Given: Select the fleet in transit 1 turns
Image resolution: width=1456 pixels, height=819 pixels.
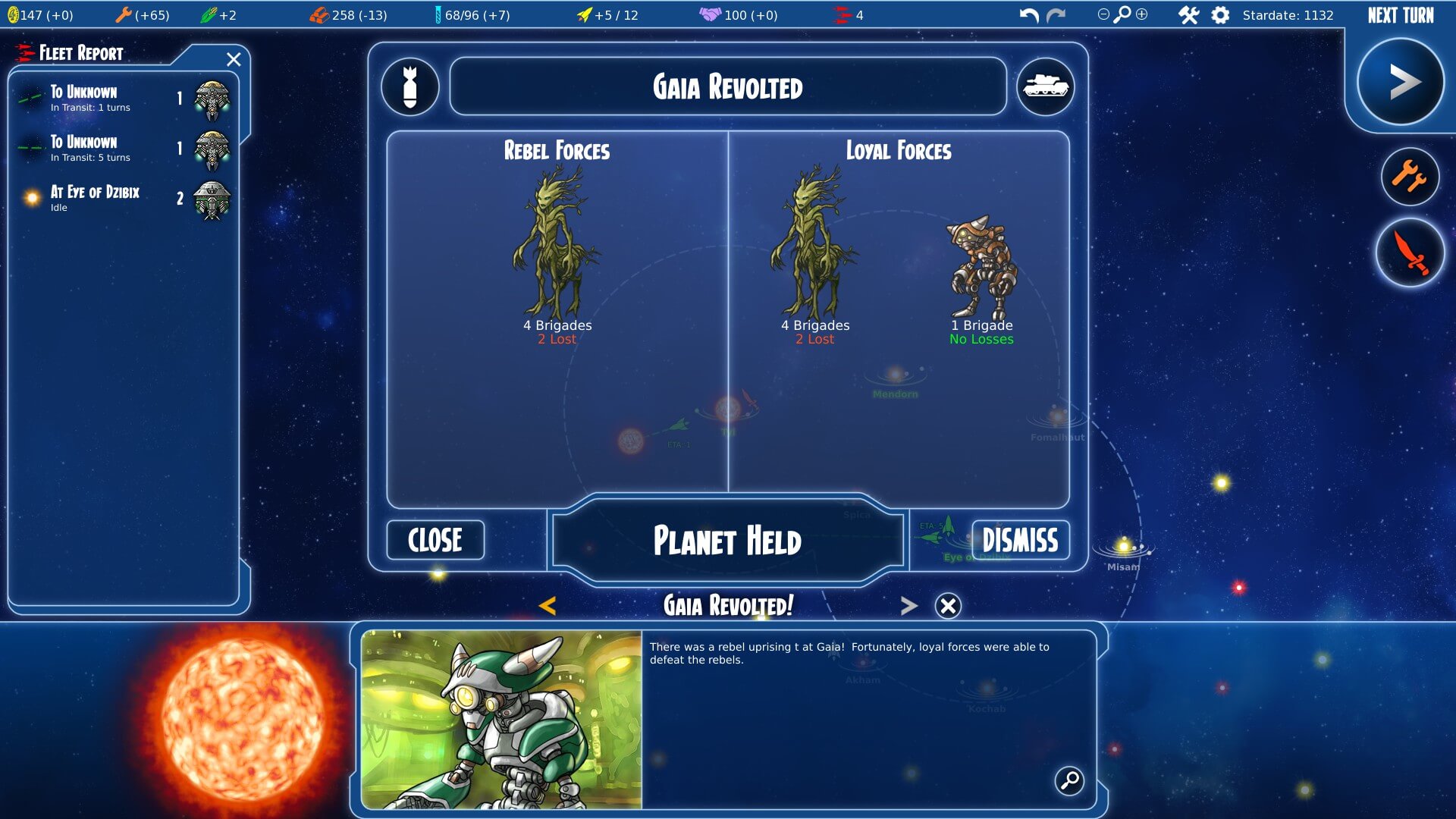Looking at the screenshot, I should (121, 99).
